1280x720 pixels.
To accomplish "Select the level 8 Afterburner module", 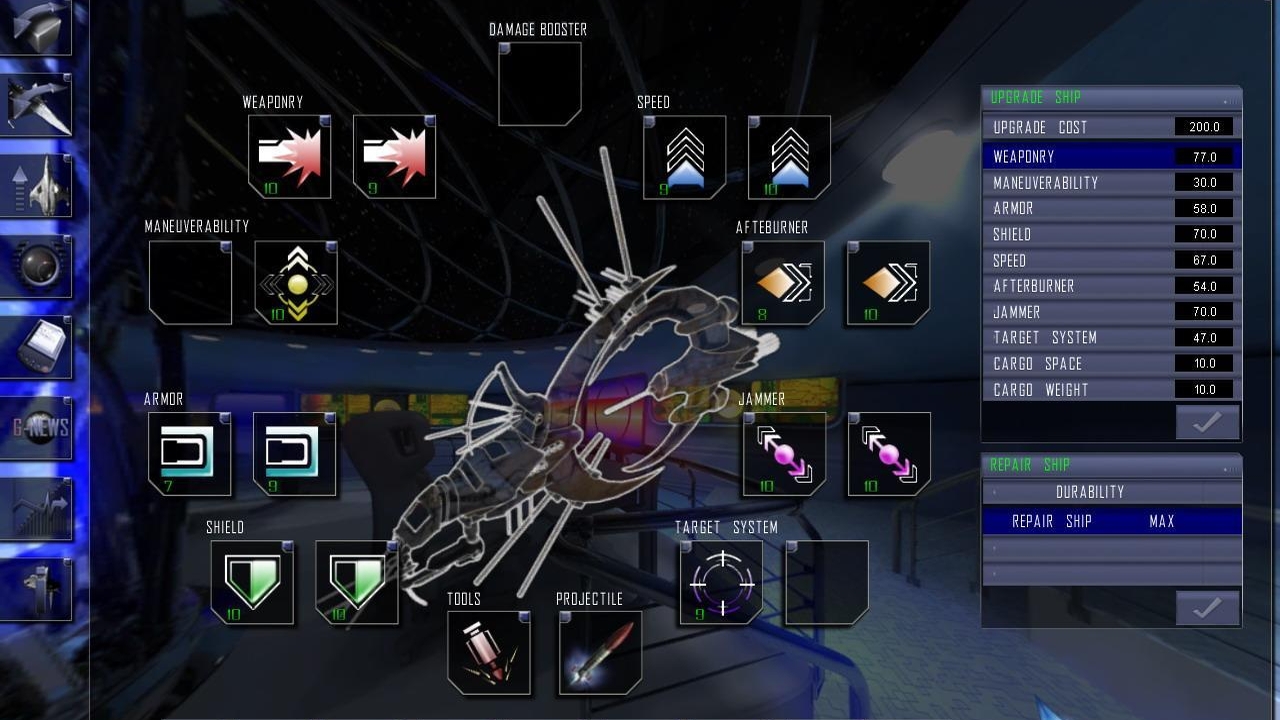I will [x=783, y=283].
